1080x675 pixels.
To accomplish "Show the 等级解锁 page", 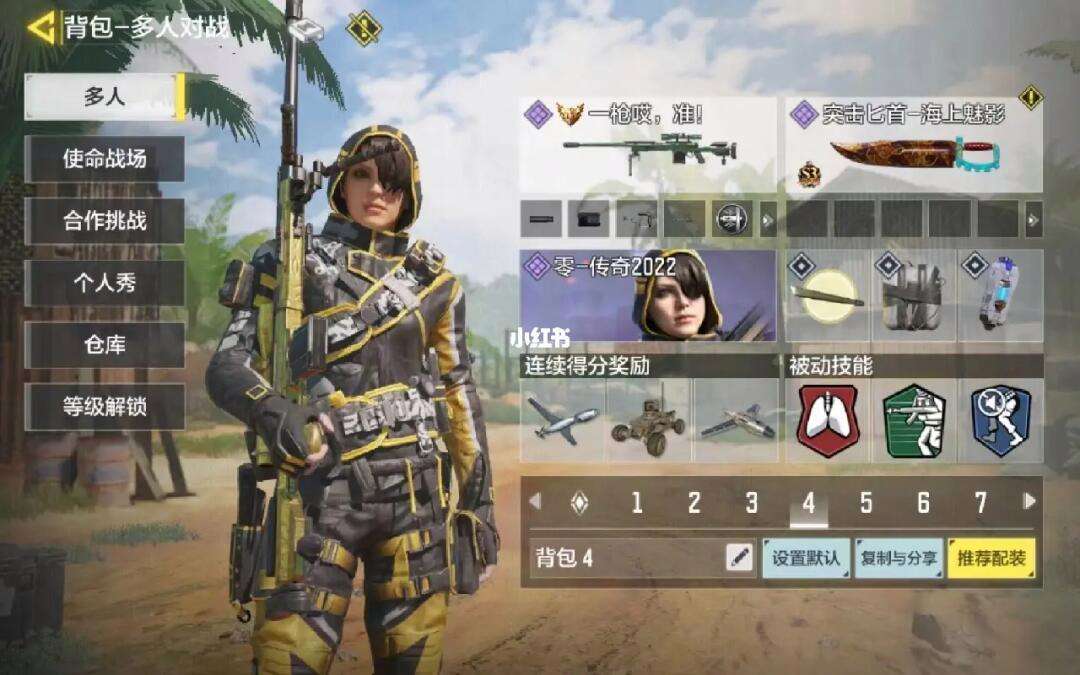I will click(104, 407).
